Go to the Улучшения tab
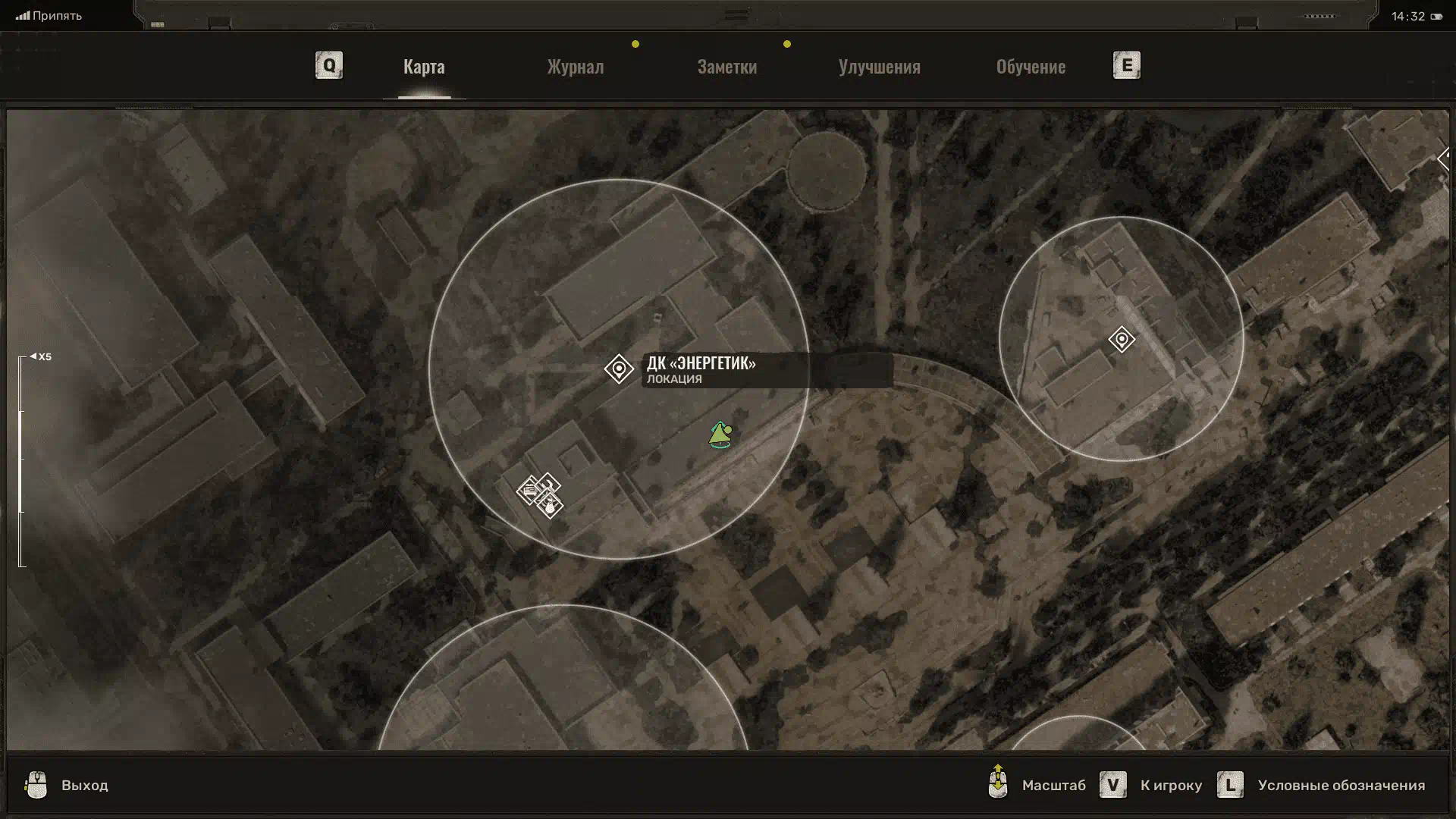Image resolution: width=1456 pixels, height=819 pixels. 879,67
